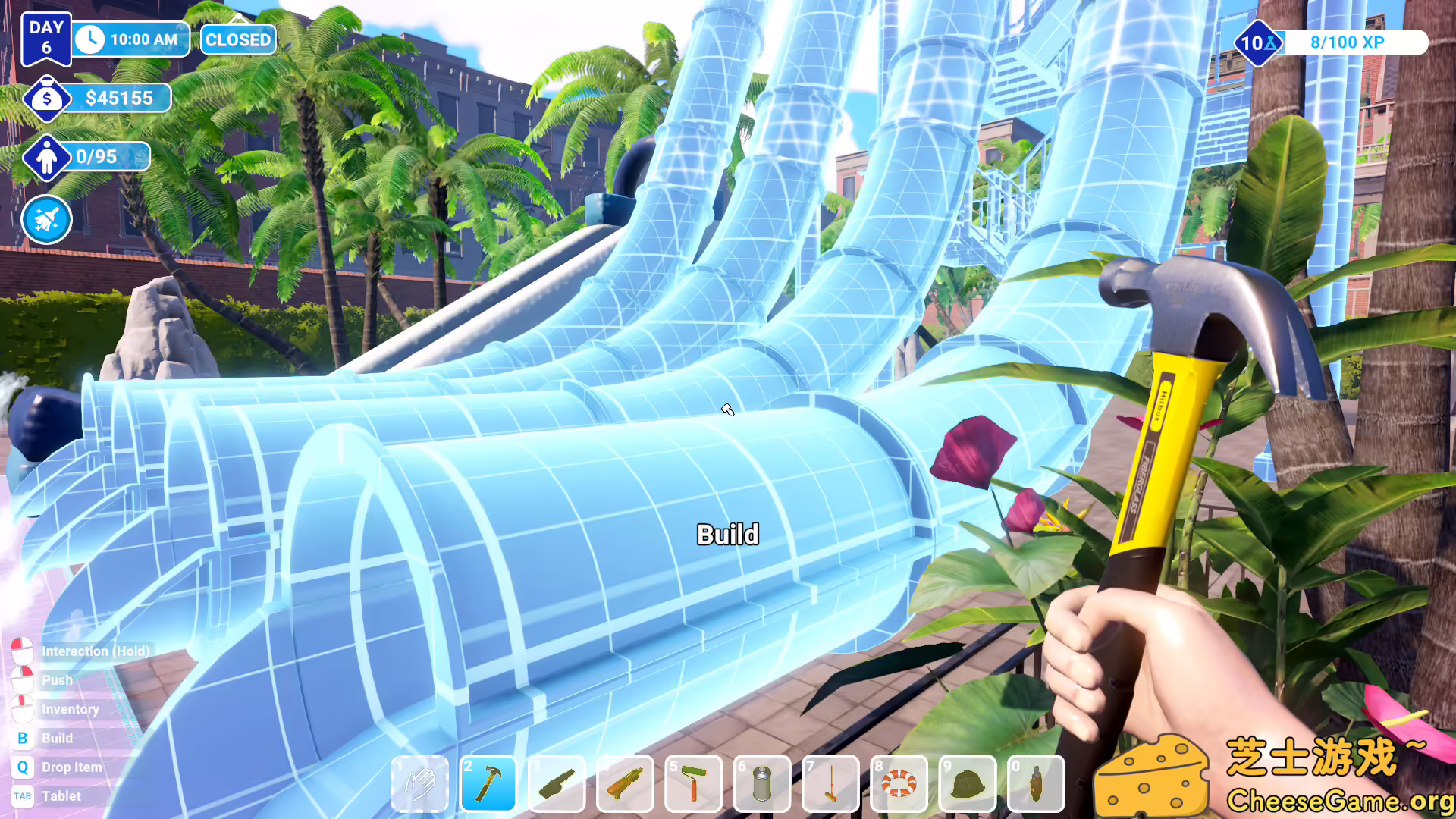Click the 0/95 visitor counter
Screen dimensions: 1456x819
point(94,157)
